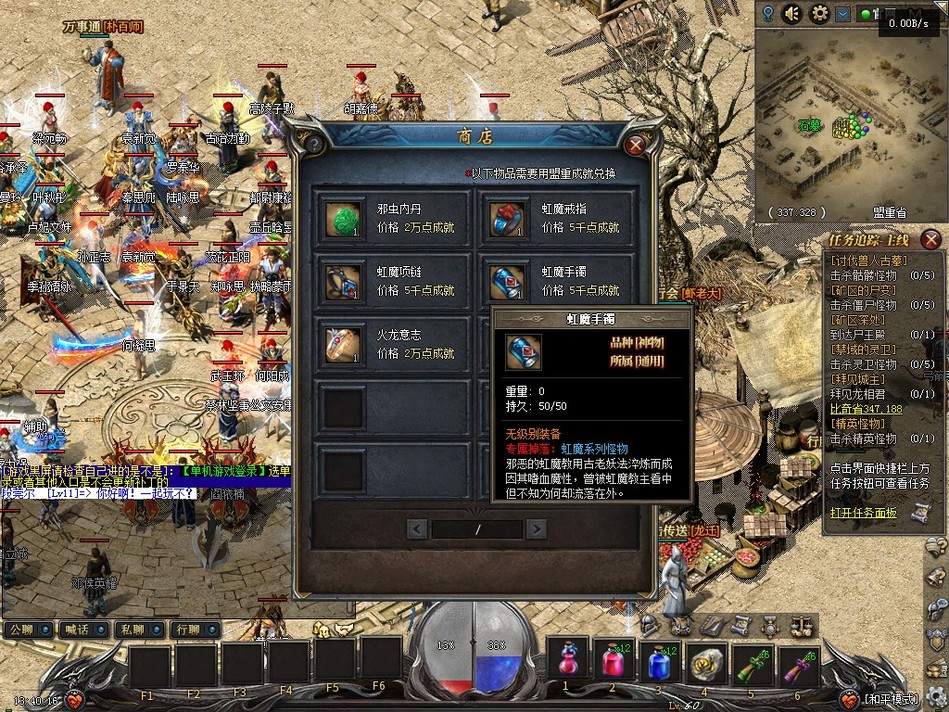Image resolution: width=949 pixels, height=712 pixels.
Task: Switch to the 公聊 public chat channel
Action: [x=21, y=630]
